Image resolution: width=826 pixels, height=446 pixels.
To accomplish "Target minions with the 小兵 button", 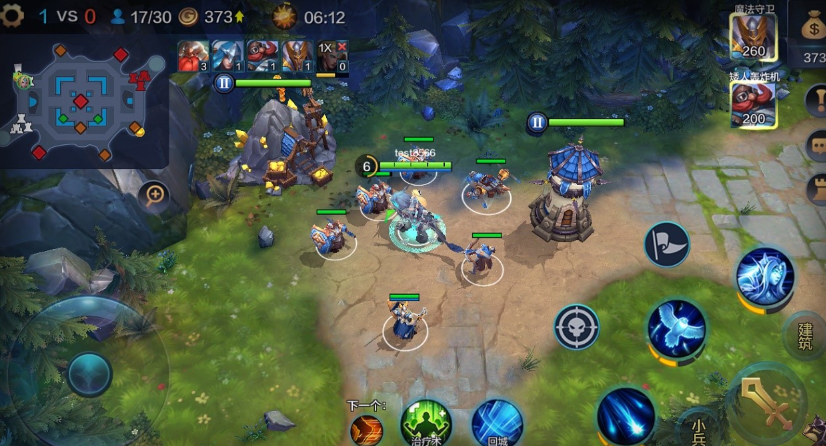I will tap(698, 429).
